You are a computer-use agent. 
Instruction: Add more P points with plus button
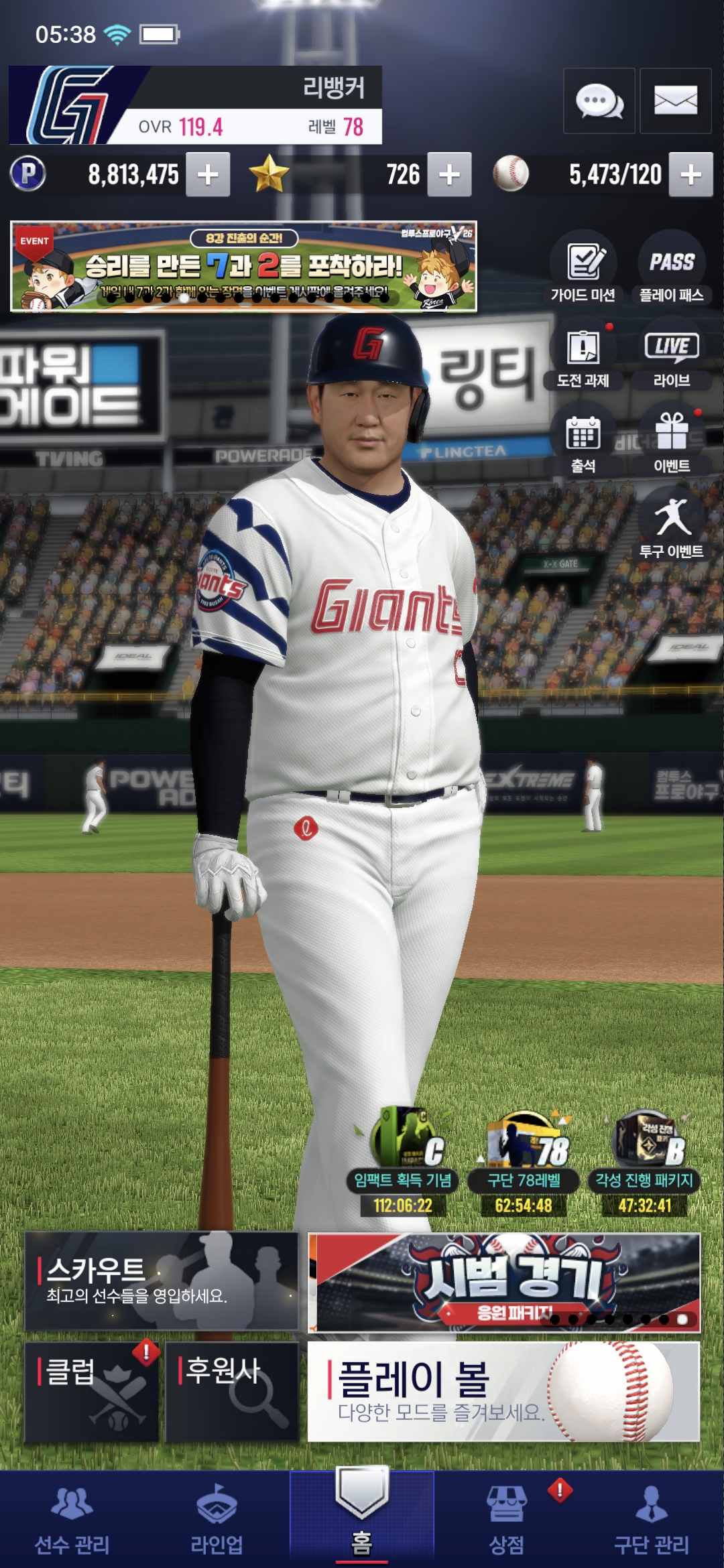click(208, 175)
